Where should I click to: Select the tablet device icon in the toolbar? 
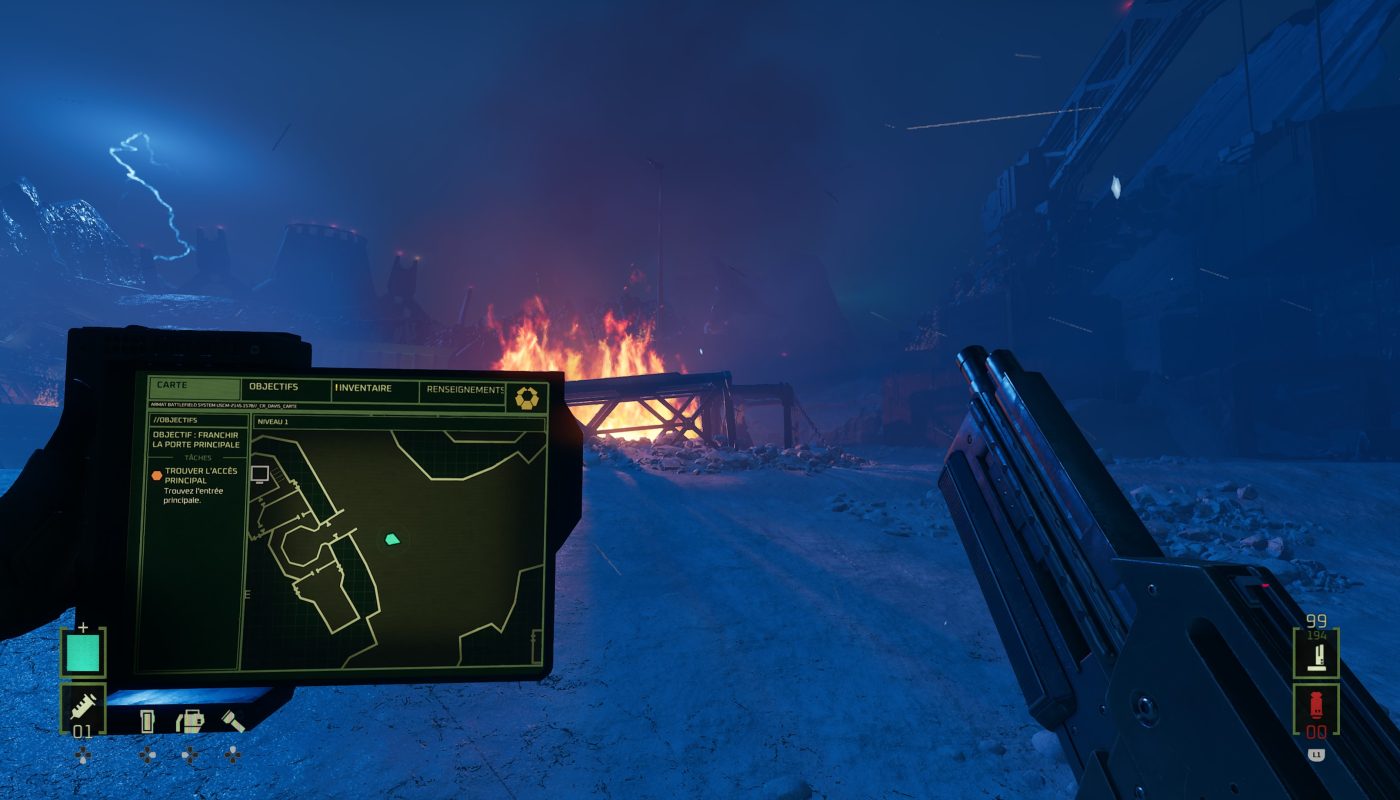[x=148, y=721]
